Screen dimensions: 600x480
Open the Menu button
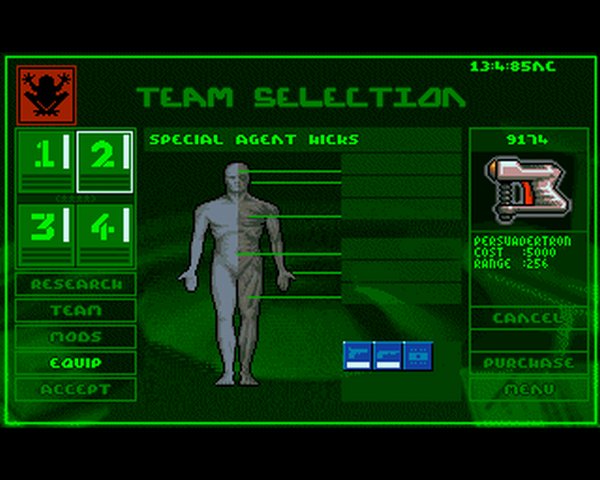(x=529, y=389)
